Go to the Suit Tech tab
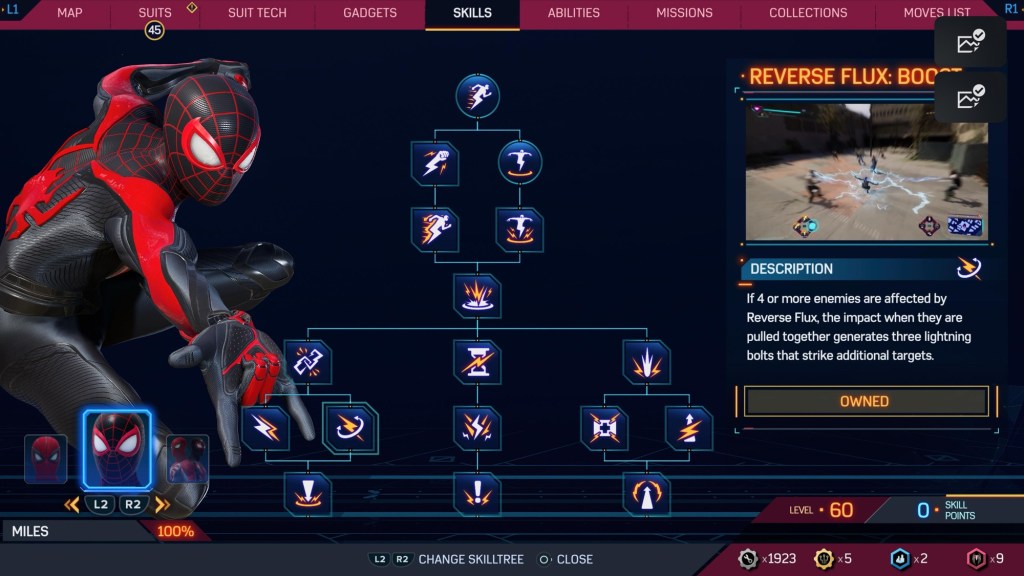This screenshot has width=1024, height=576. click(257, 13)
